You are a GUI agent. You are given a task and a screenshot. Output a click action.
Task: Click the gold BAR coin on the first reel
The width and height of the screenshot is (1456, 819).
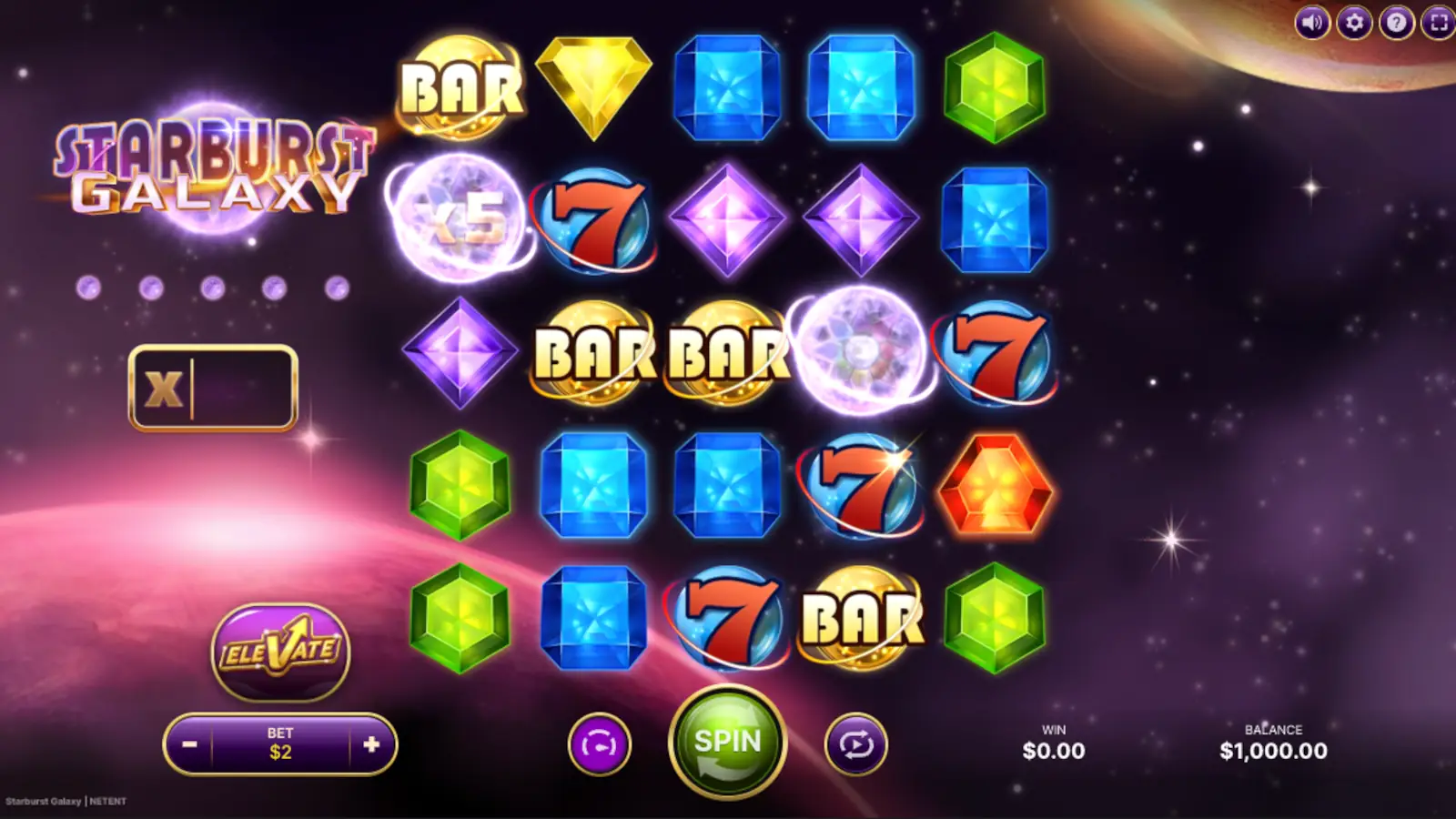pyautogui.click(x=460, y=86)
